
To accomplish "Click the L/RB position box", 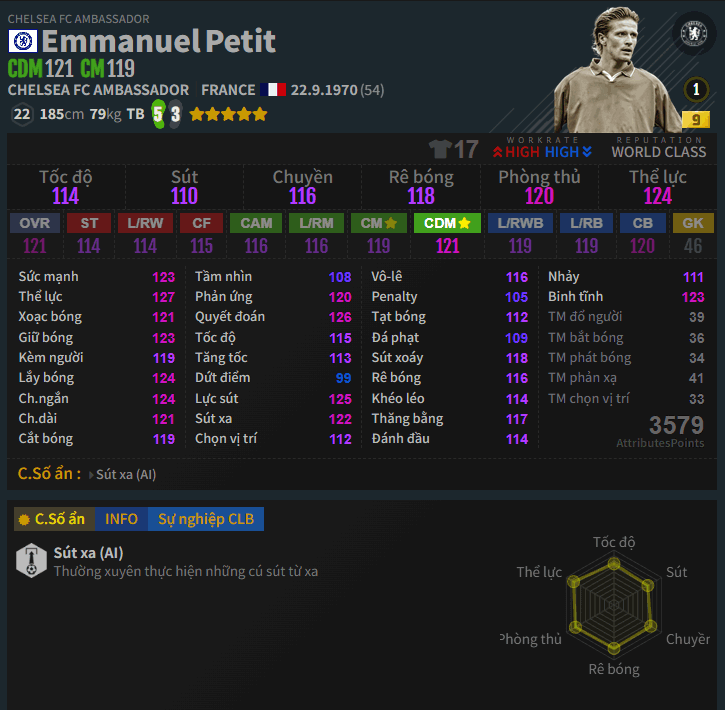I will (586, 223).
